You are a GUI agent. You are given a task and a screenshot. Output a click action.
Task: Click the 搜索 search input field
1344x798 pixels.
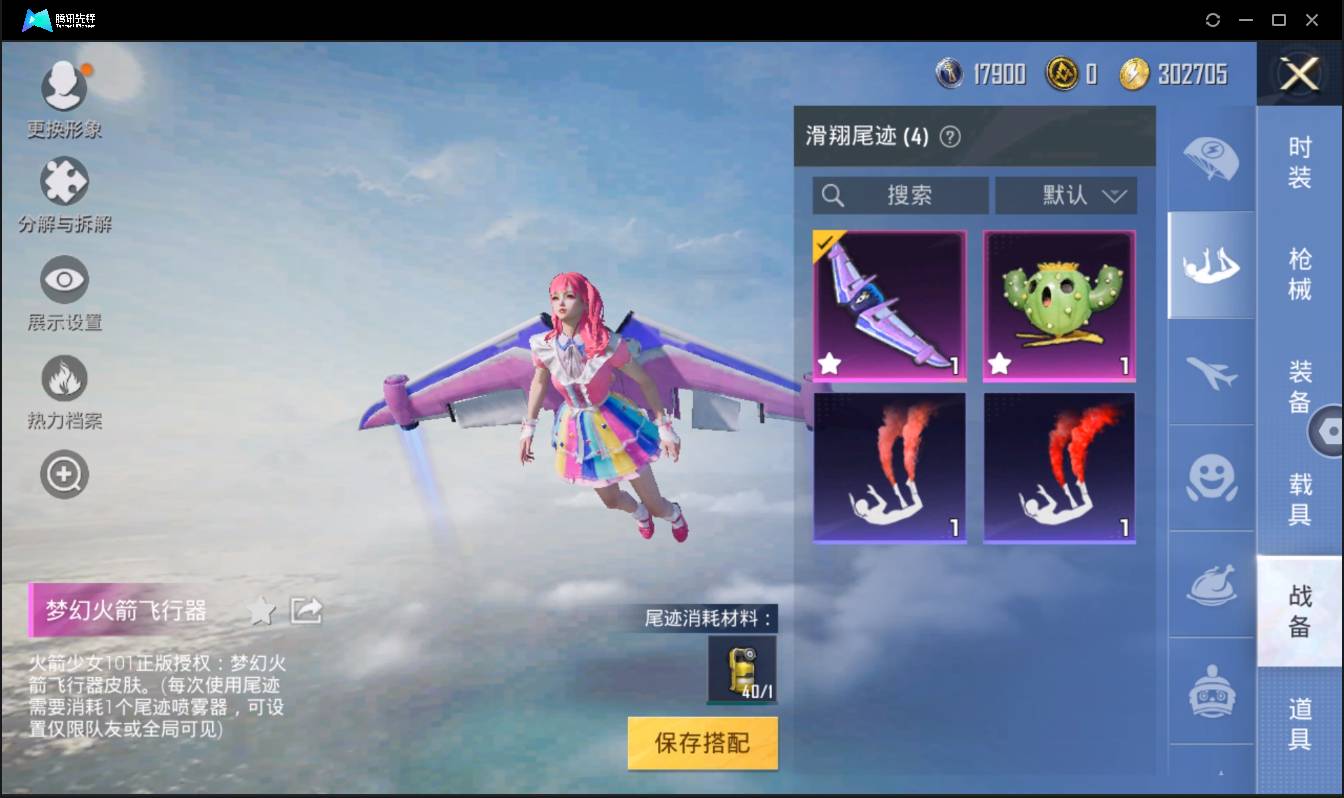[900, 195]
